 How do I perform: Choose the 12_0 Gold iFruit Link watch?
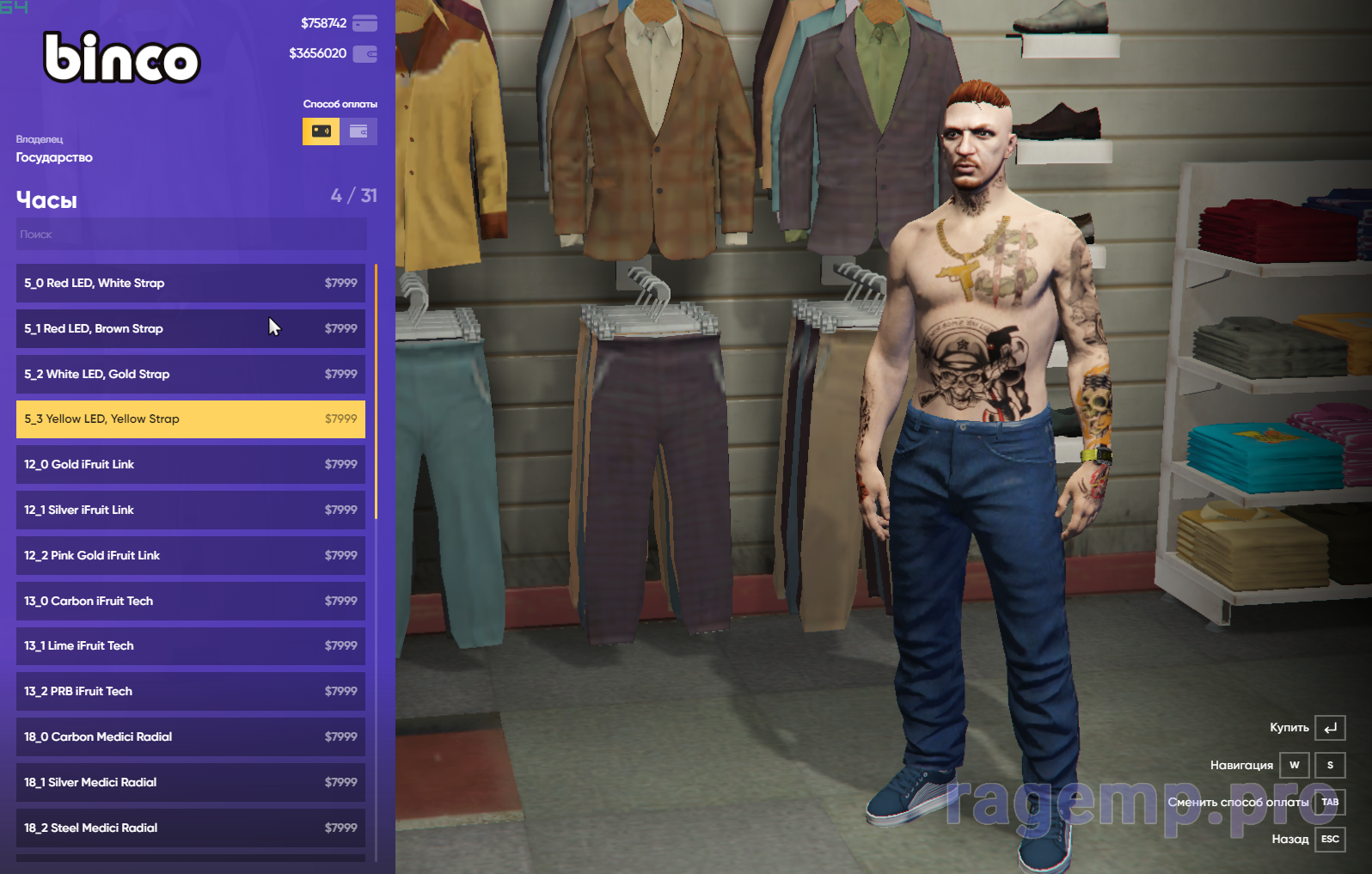click(x=190, y=464)
